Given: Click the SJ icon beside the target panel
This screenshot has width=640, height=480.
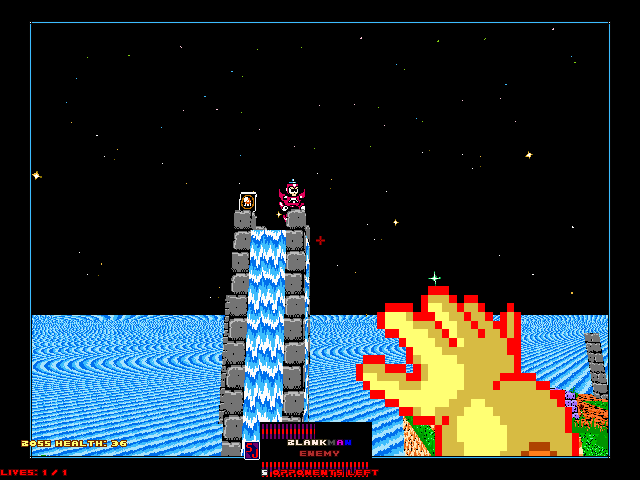Looking at the screenshot, I should pyautogui.click(x=252, y=450).
